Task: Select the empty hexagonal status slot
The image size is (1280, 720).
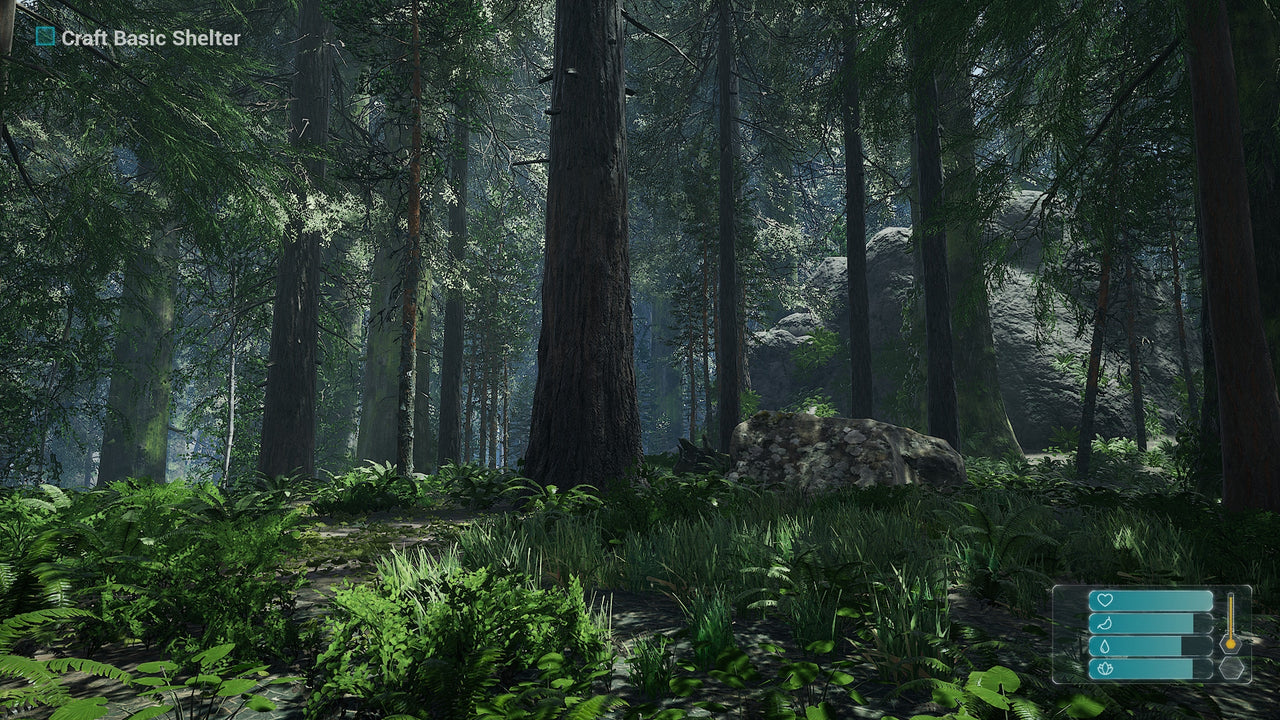Action: (x=1232, y=668)
